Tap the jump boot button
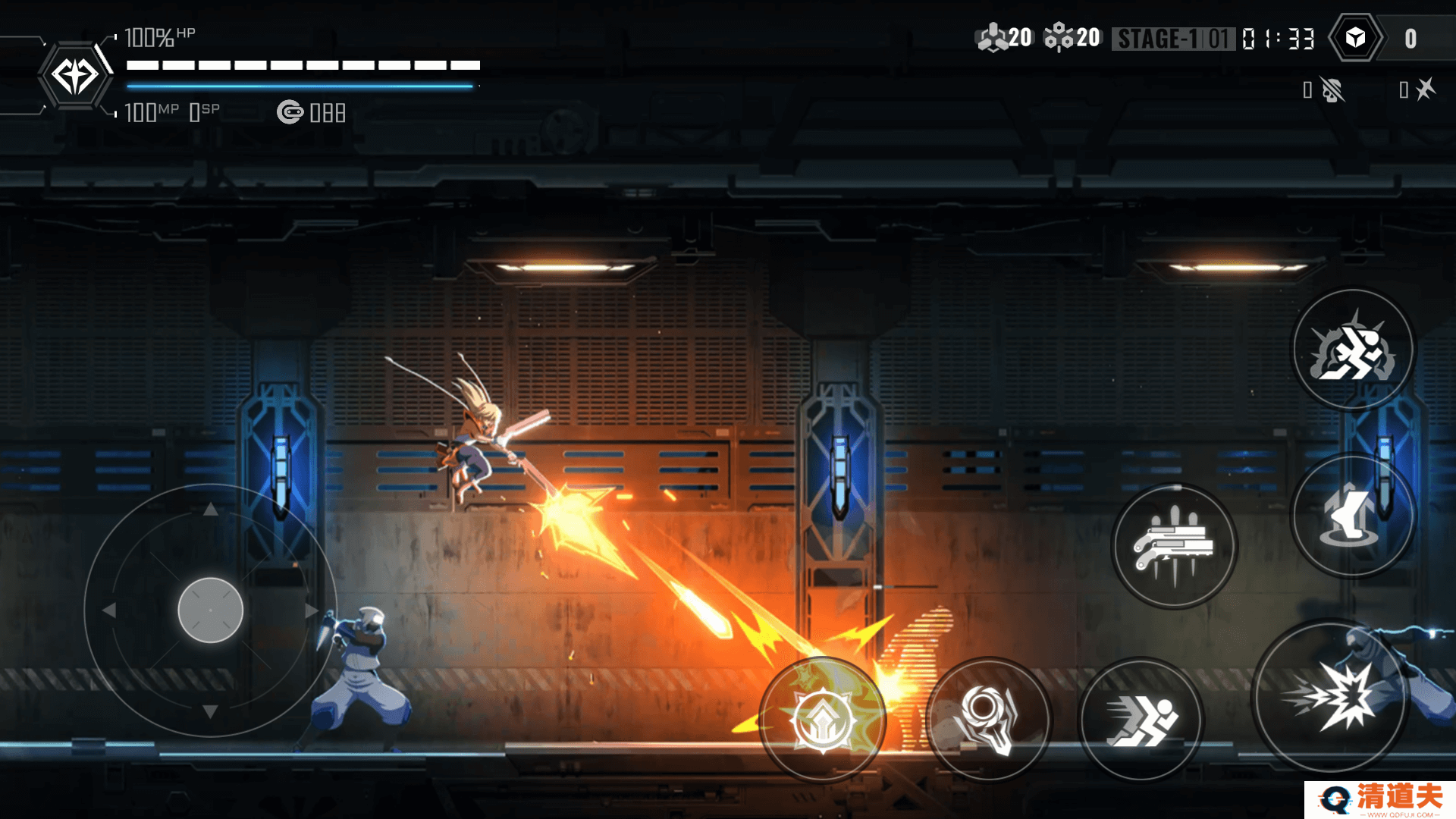1456x819 pixels. pos(1352,516)
